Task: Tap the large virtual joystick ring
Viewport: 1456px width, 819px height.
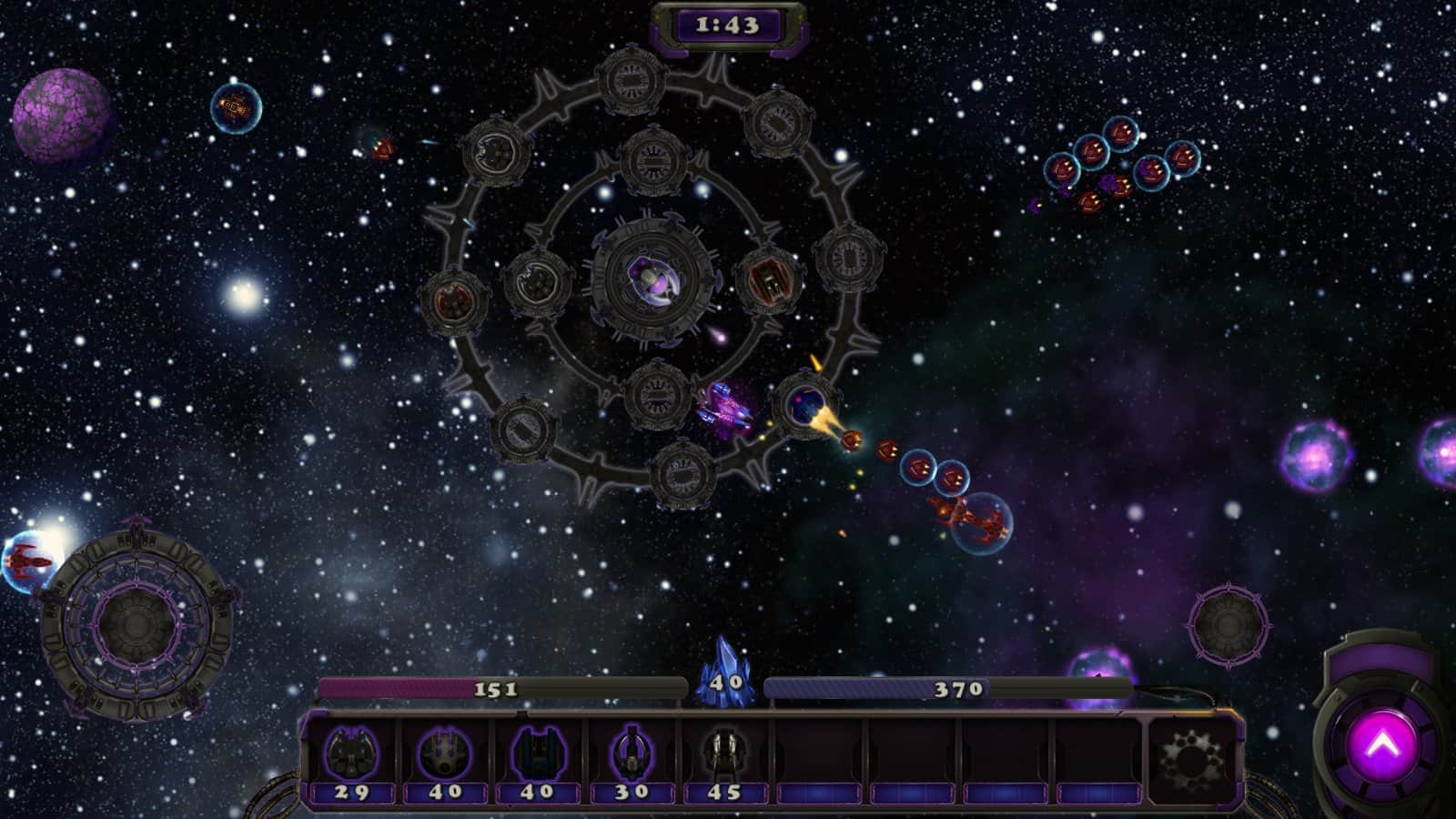Action: (x=136, y=624)
